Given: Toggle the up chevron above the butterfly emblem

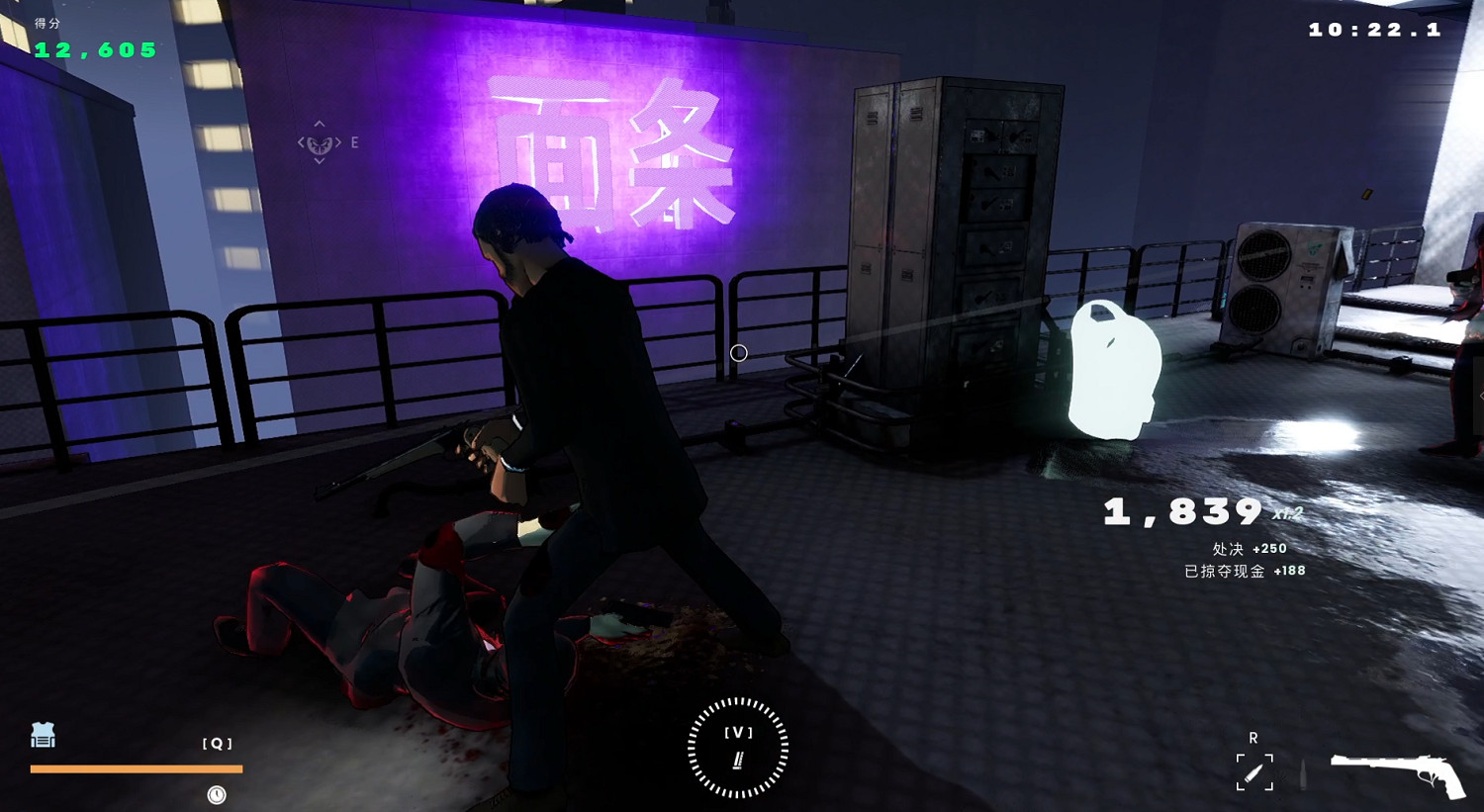Looking at the screenshot, I should click(x=319, y=124).
